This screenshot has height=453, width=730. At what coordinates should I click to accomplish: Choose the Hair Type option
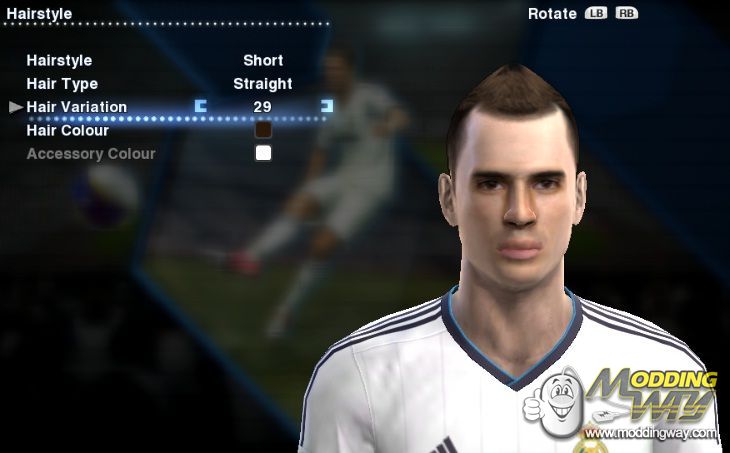(x=62, y=84)
